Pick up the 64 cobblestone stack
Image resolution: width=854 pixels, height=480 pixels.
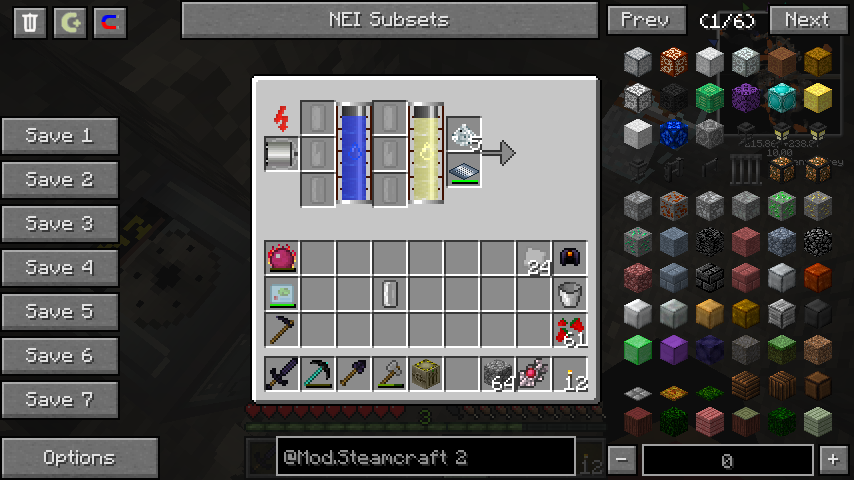[497, 374]
